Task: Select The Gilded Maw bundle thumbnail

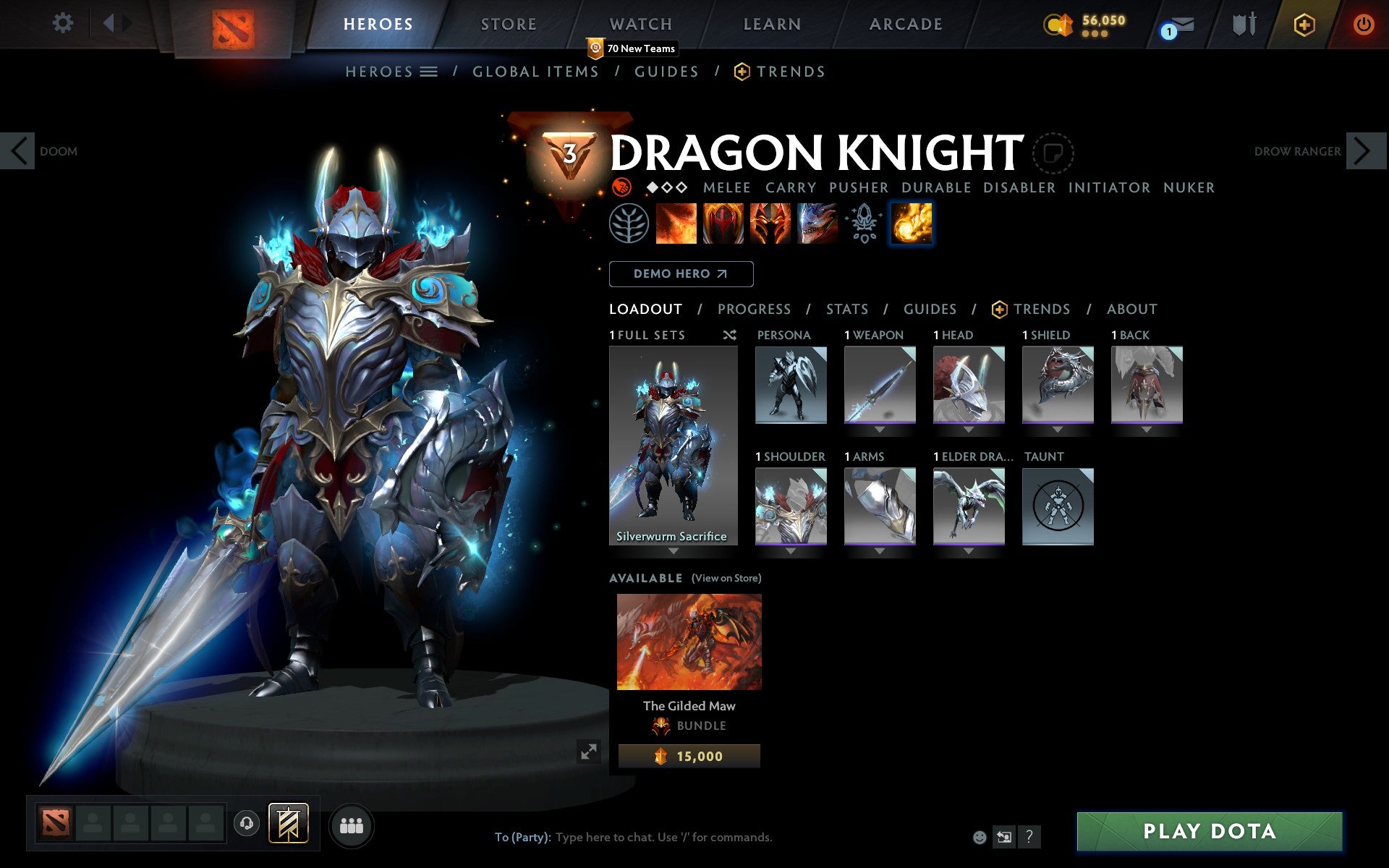Action: coord(688,642)
